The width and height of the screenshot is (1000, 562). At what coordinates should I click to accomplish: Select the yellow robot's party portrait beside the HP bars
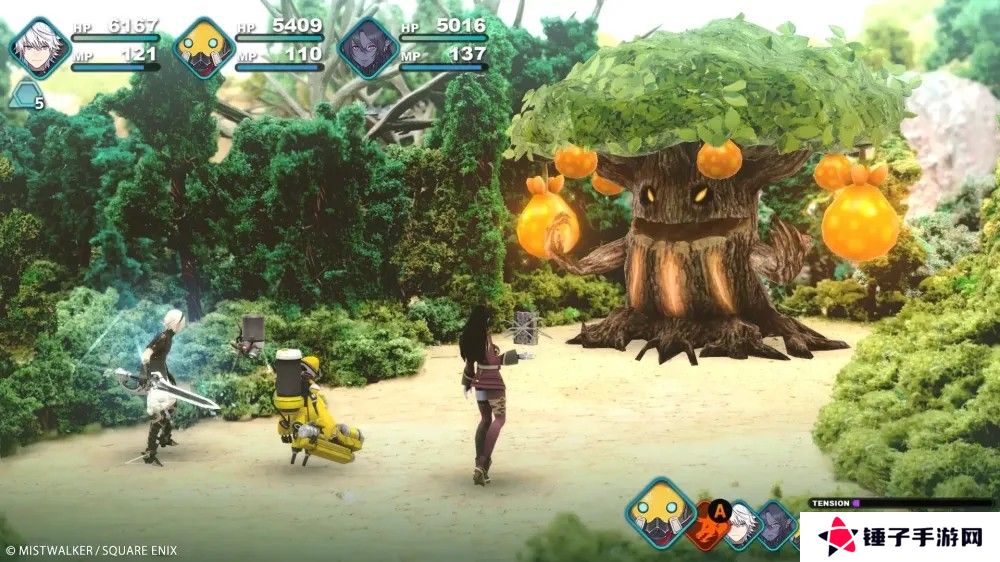click(x=204, y=47)
